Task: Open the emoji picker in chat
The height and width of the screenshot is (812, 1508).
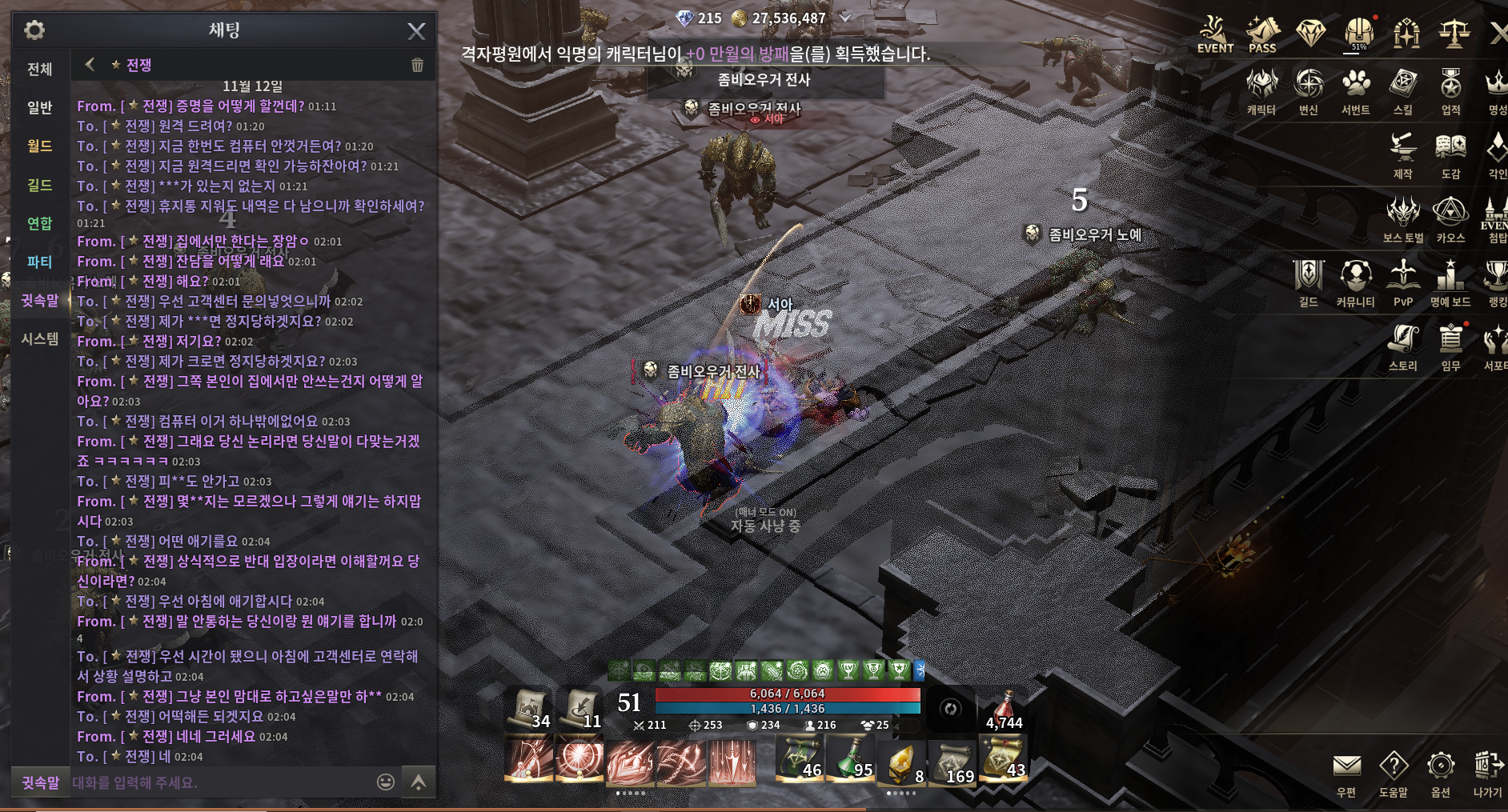Action: coord(386,782)
